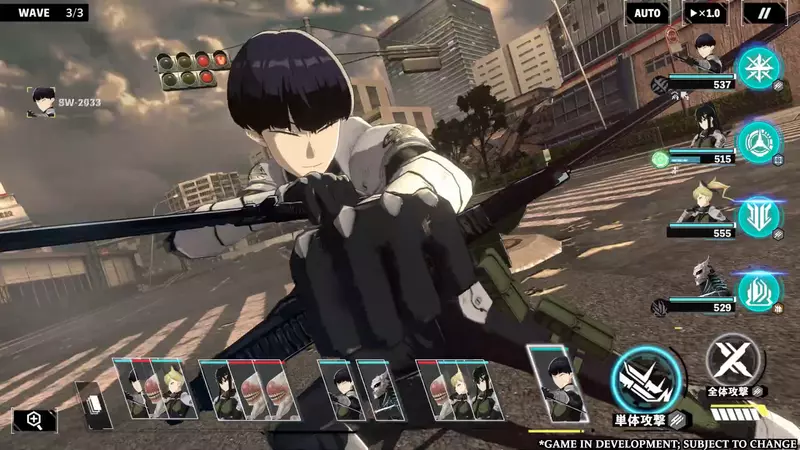Change the x1.0 battle speed
Image resolution: width=800 pixels, height=450 pixels.
(705, 13)
